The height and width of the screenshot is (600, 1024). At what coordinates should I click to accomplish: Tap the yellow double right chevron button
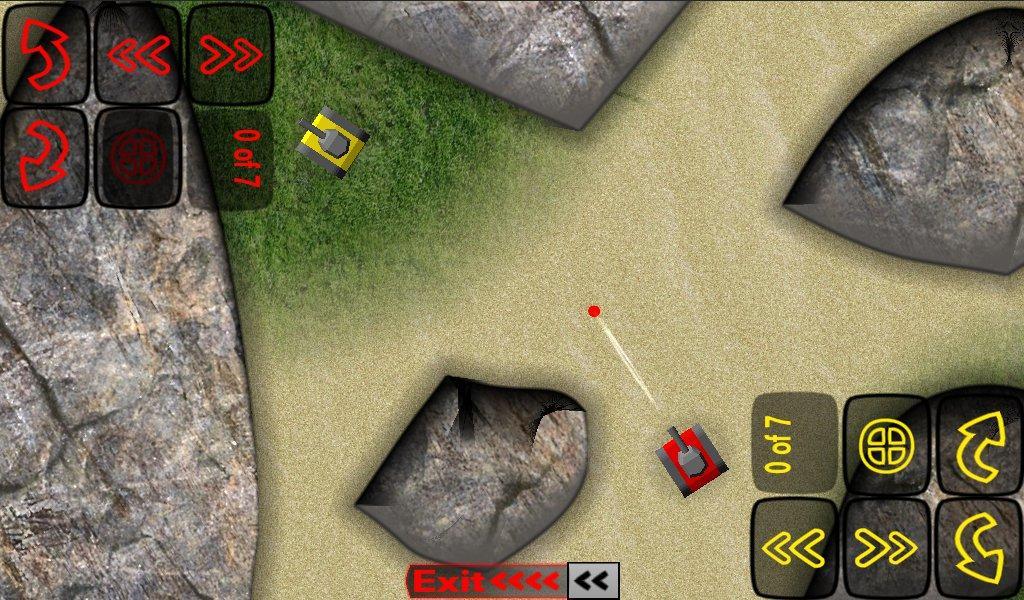(886, 548)
